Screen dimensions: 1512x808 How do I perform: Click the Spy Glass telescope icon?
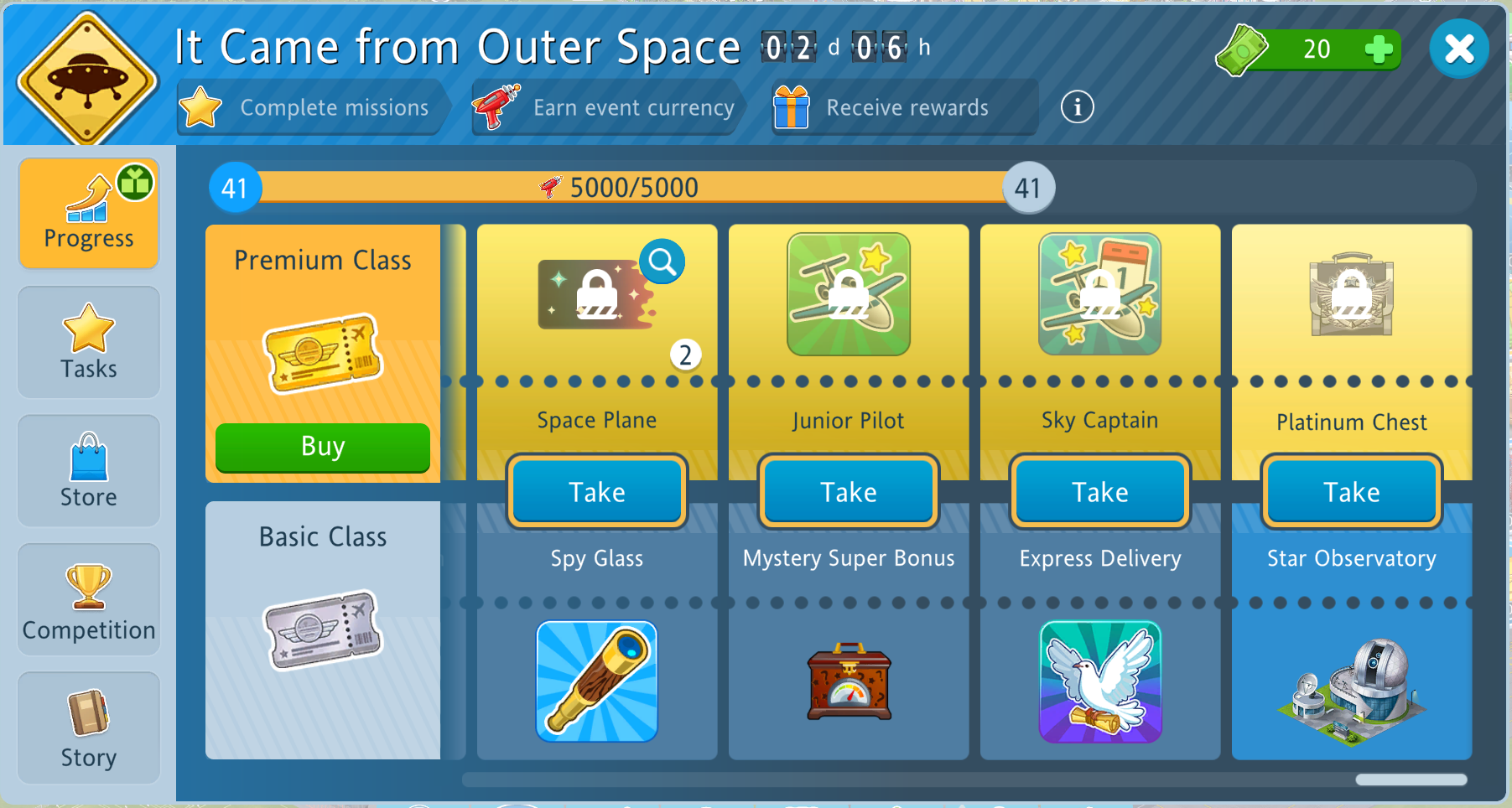[597, 681]
